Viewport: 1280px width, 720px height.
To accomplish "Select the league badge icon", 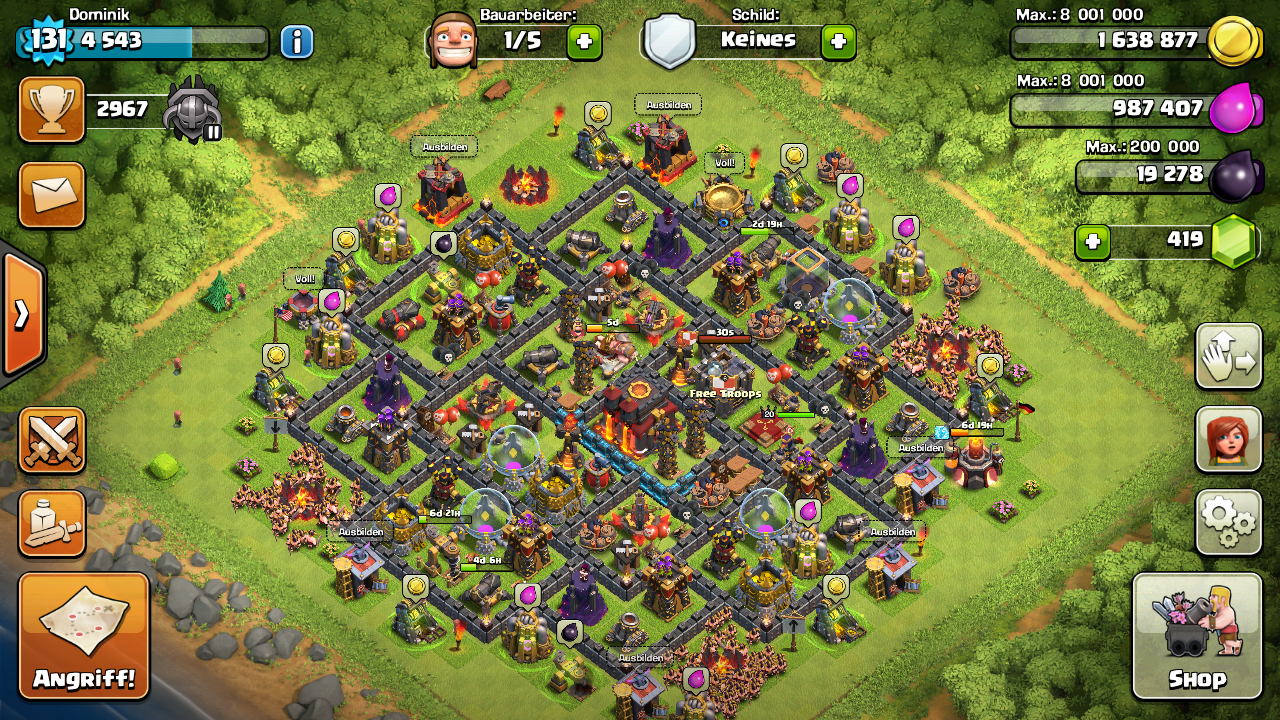I will coord(192,109).
